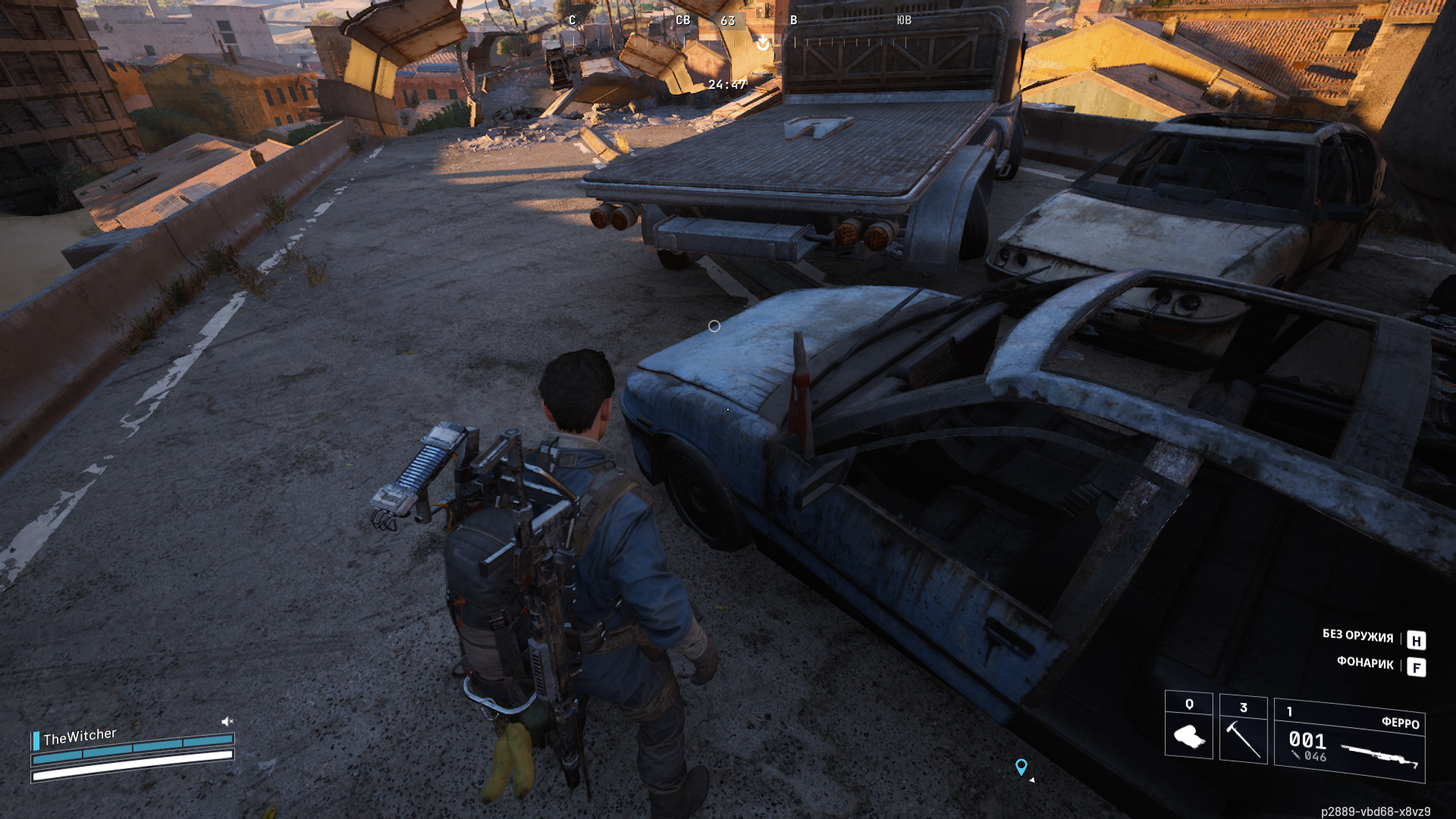The height and width of the screenshot is (819, 1456).
Task: Select the hammer tool slot
Action: (1243, 729)
